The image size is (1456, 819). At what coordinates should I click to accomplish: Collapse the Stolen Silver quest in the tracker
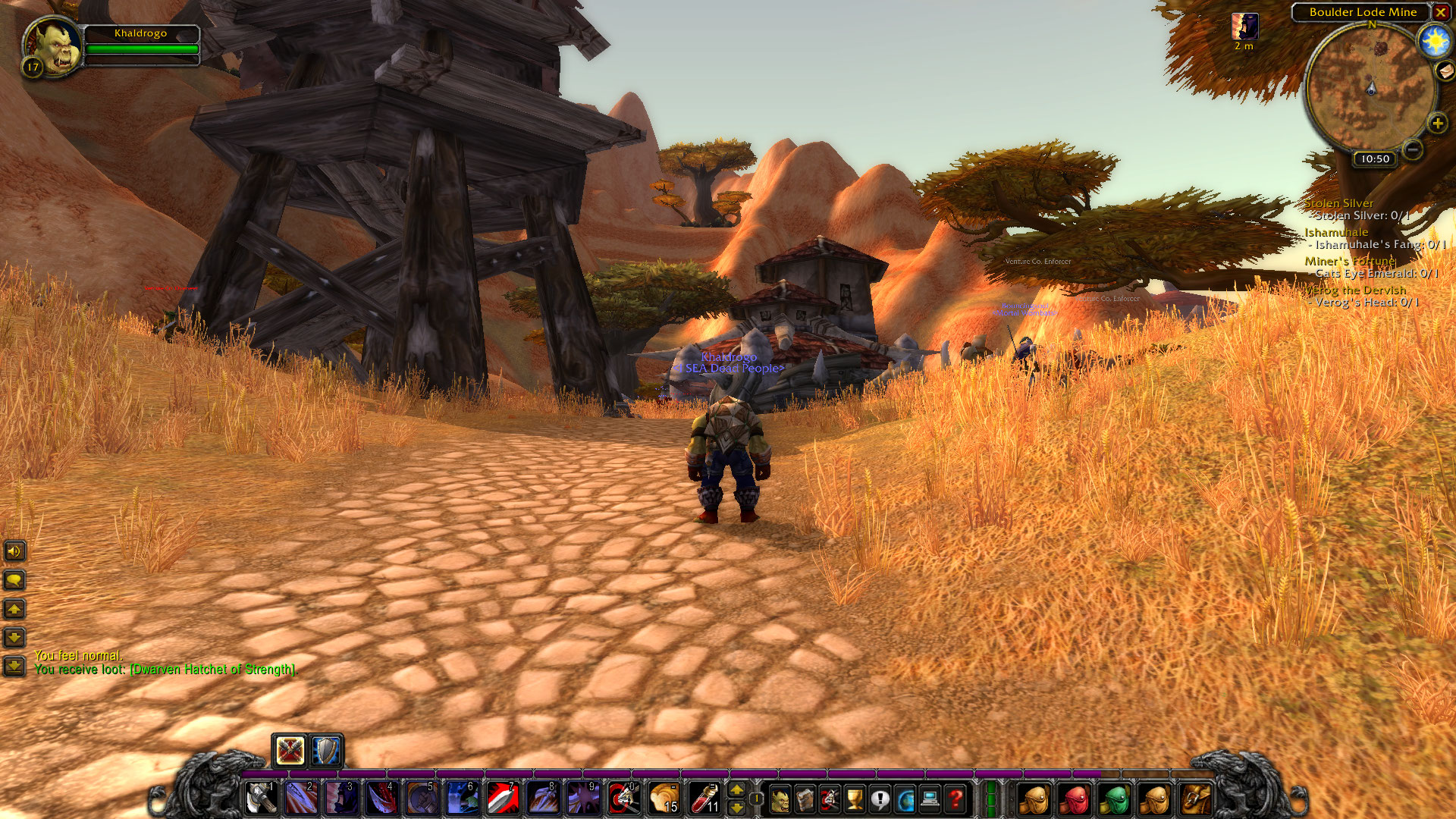click(1339, 203)
